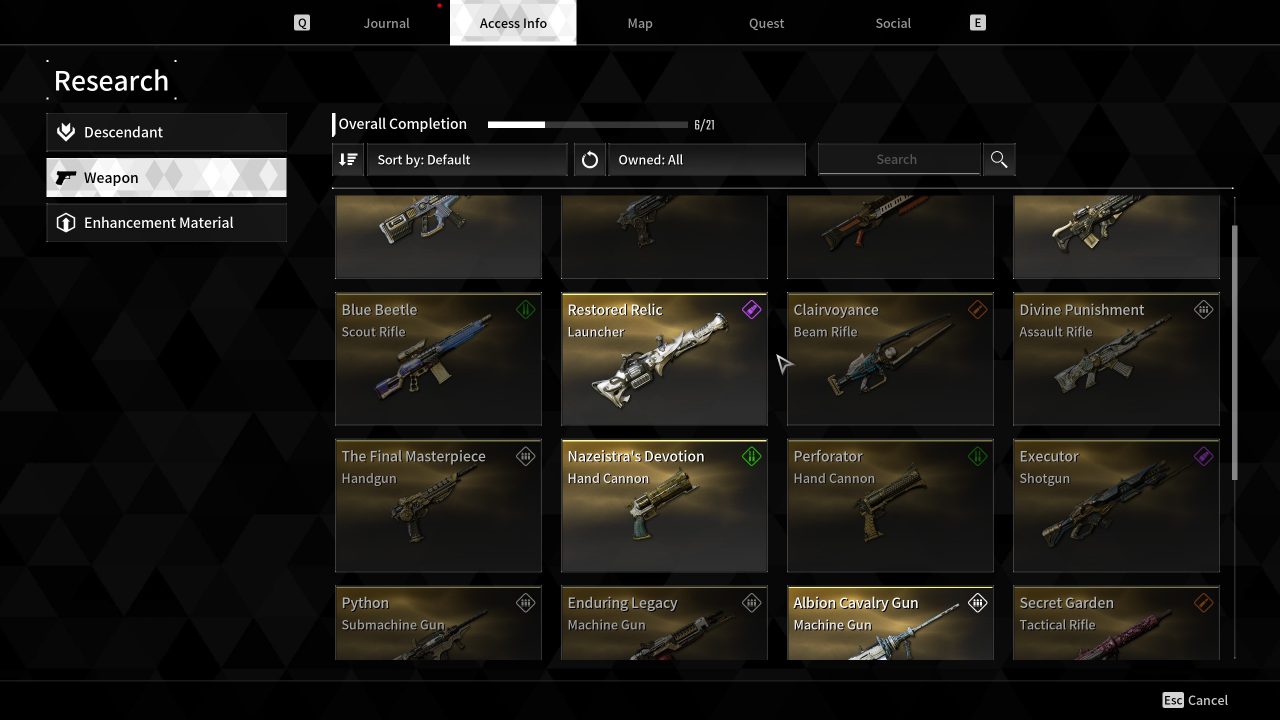Select the Enhancement Material category
The height and width of the screenshot is (720, 1280).
(x=166, y=222)
